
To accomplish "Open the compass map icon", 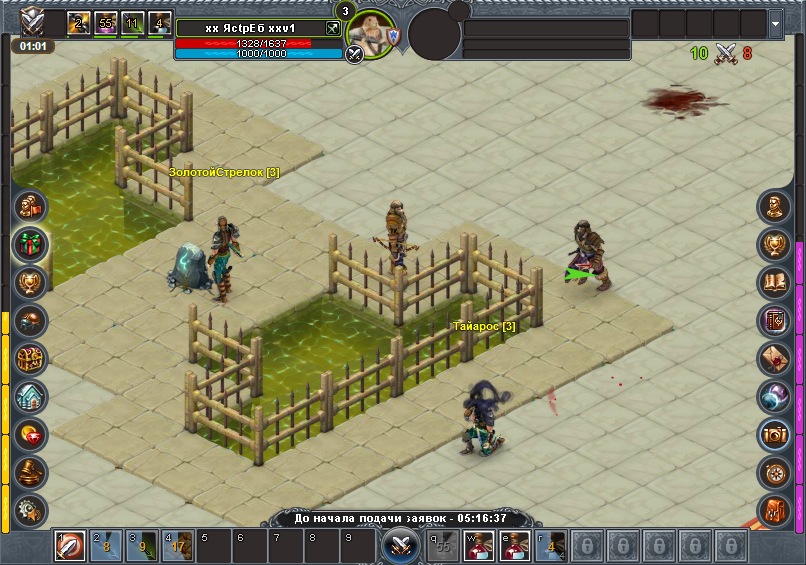I will (775, 471).
